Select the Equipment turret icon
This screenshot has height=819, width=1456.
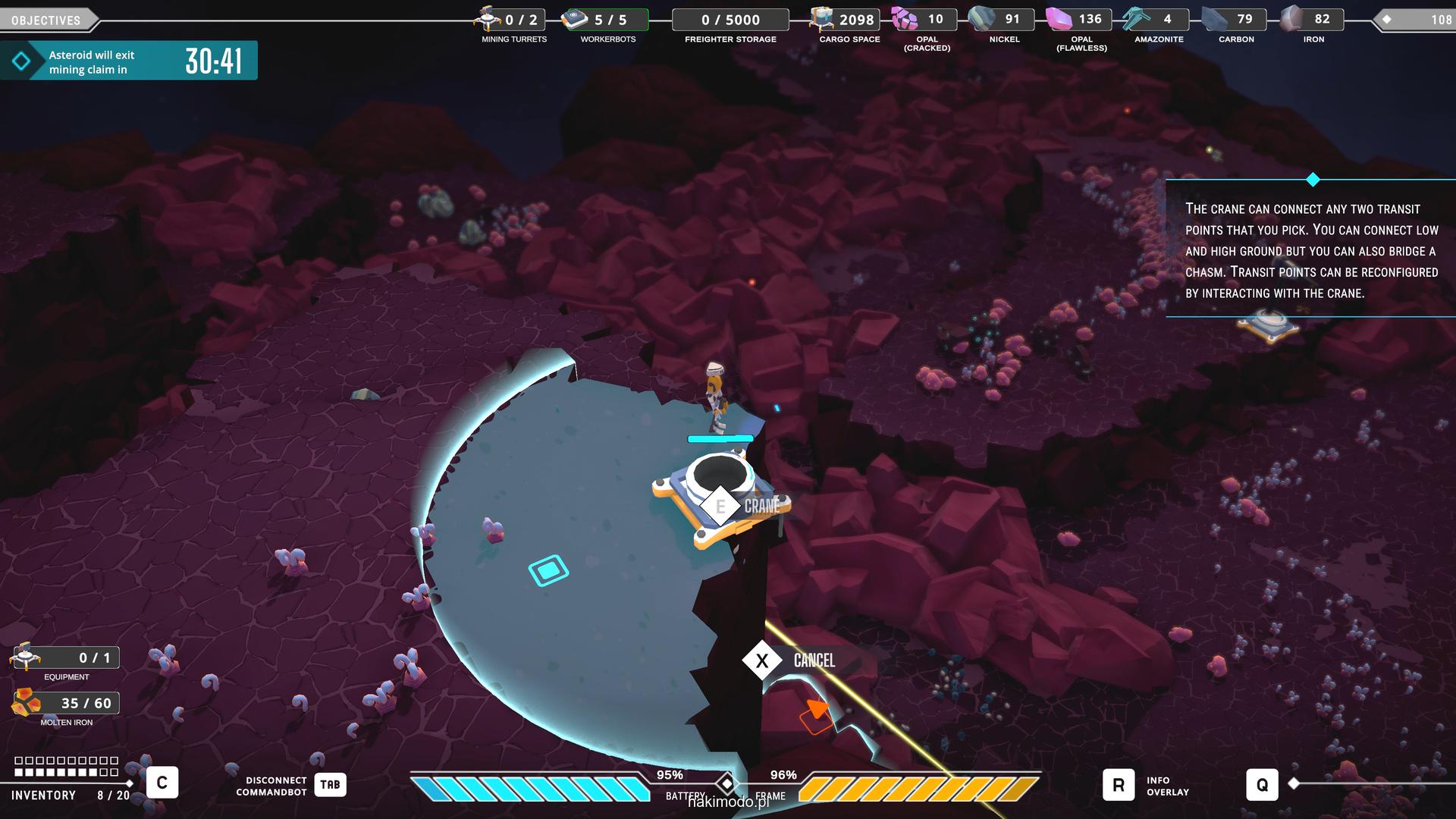[26, 657]
